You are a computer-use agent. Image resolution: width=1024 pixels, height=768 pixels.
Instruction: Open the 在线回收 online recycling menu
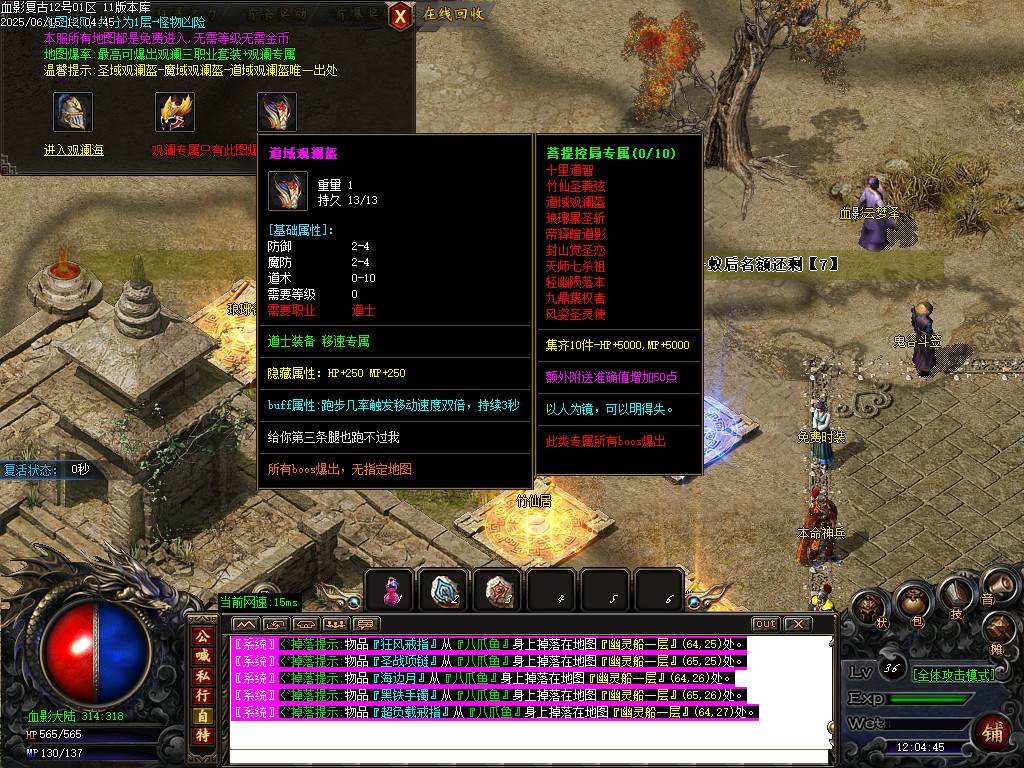click(453, 14)
